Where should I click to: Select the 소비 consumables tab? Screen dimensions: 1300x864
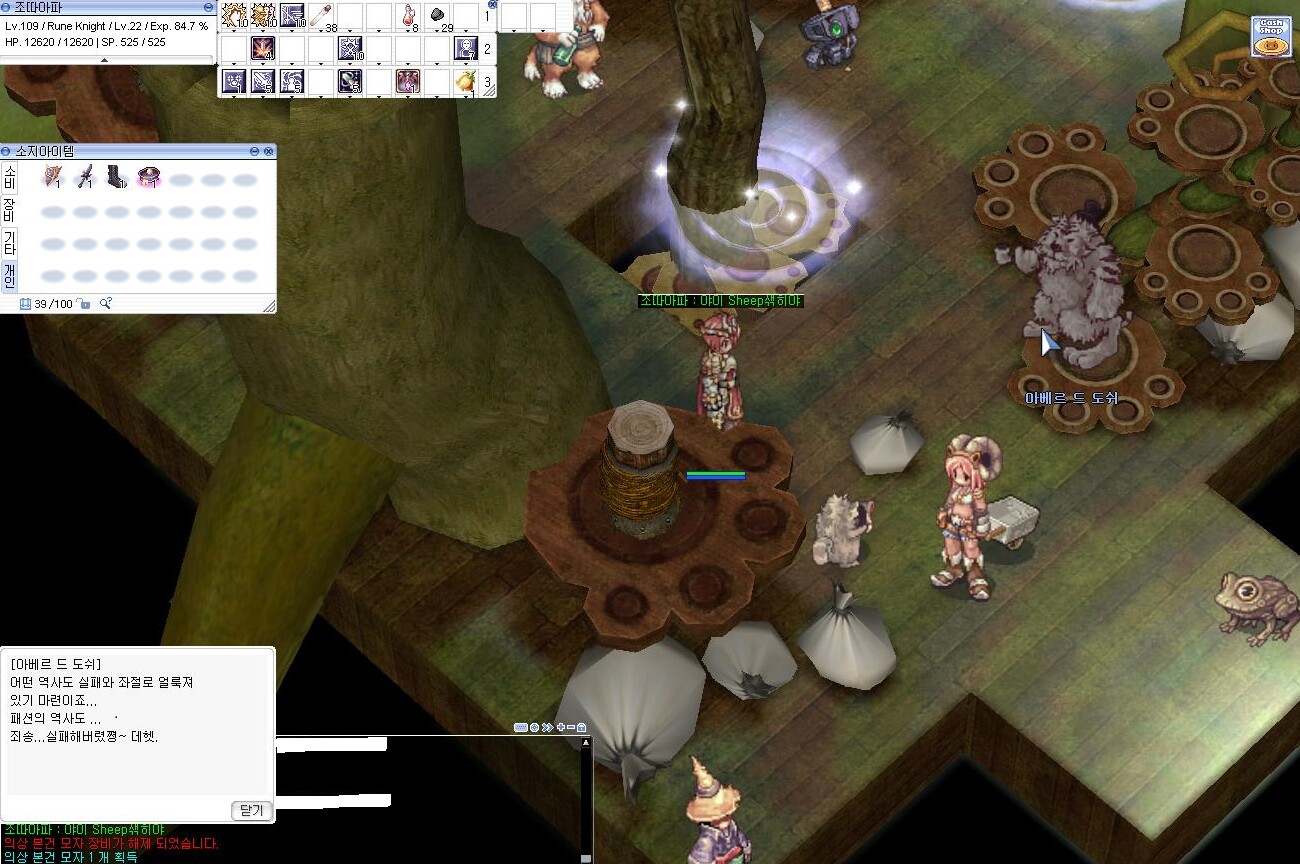(10, 178)
